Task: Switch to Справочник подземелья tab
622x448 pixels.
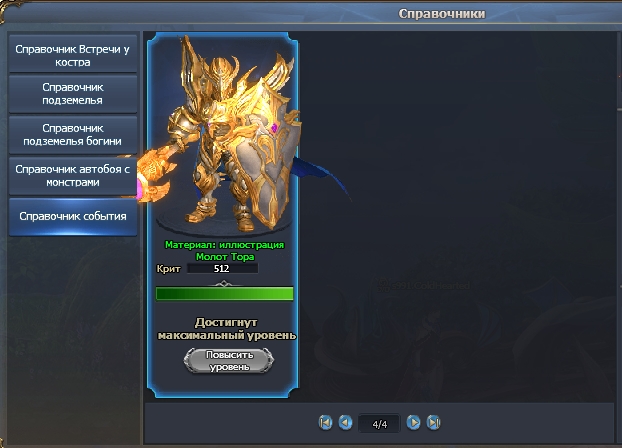Action: [x=73, y=93]
